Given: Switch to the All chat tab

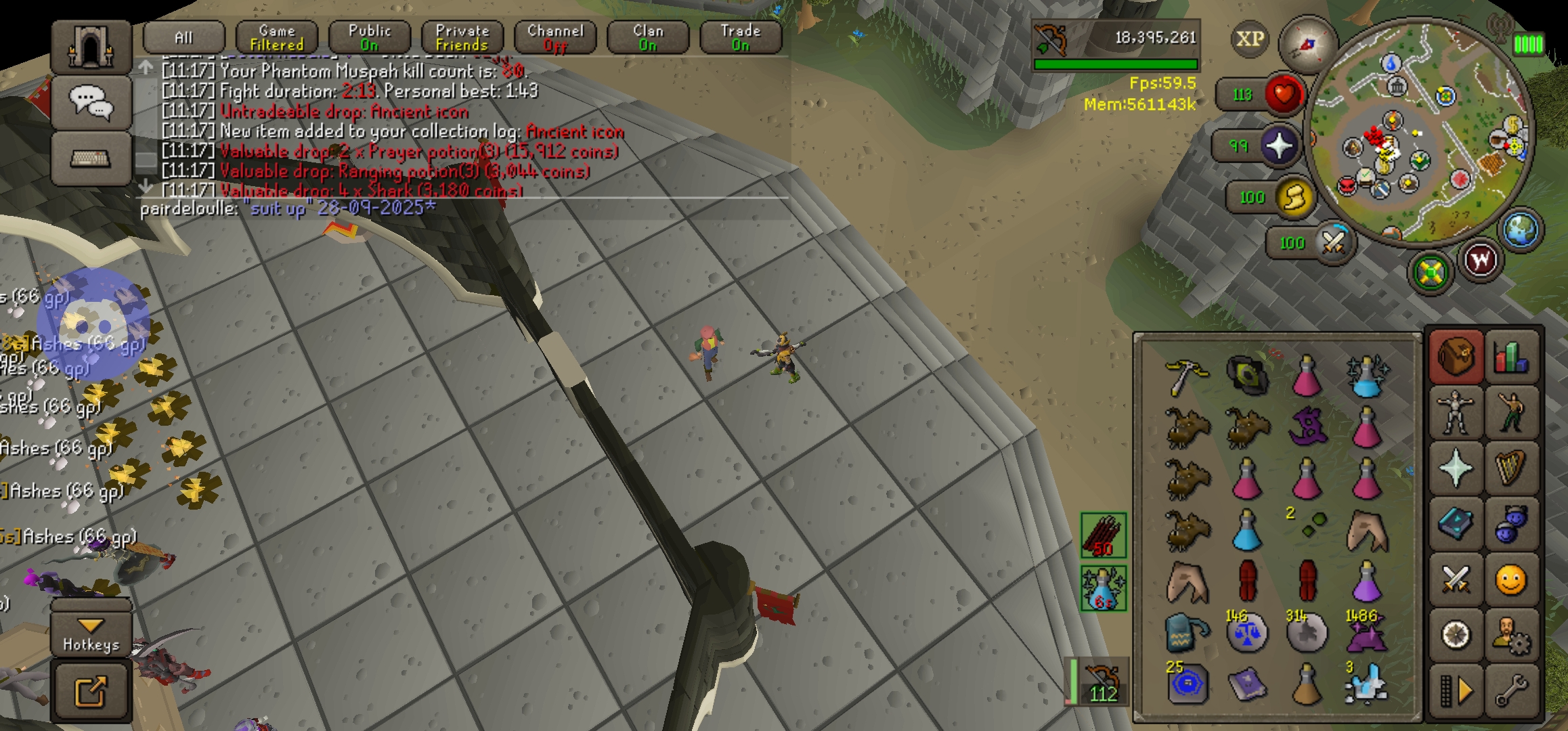Looking at the screenshot, I should pyautogui.click(x=183, y=37).
